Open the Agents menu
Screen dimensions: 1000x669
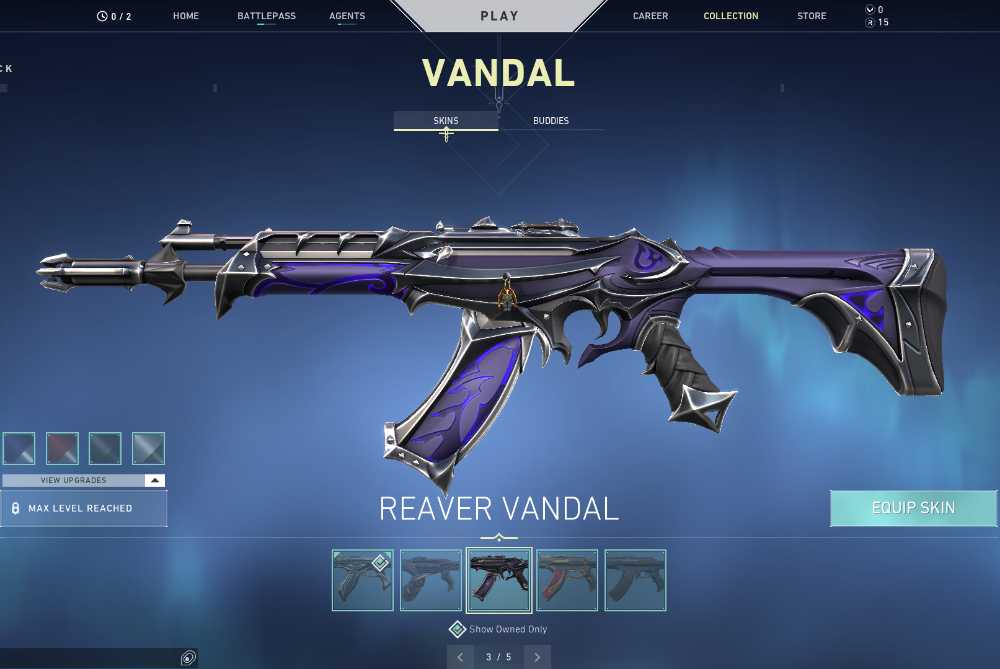(347, 16)
